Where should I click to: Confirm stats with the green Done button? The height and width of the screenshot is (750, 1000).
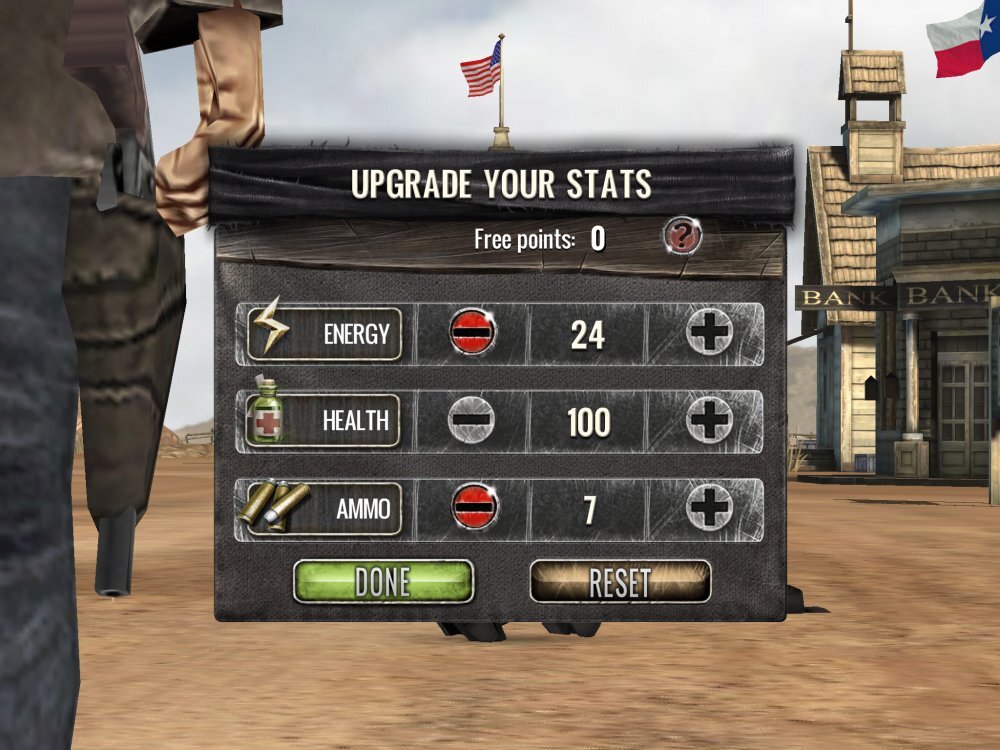pyautogui.click(x=383, y=581)
